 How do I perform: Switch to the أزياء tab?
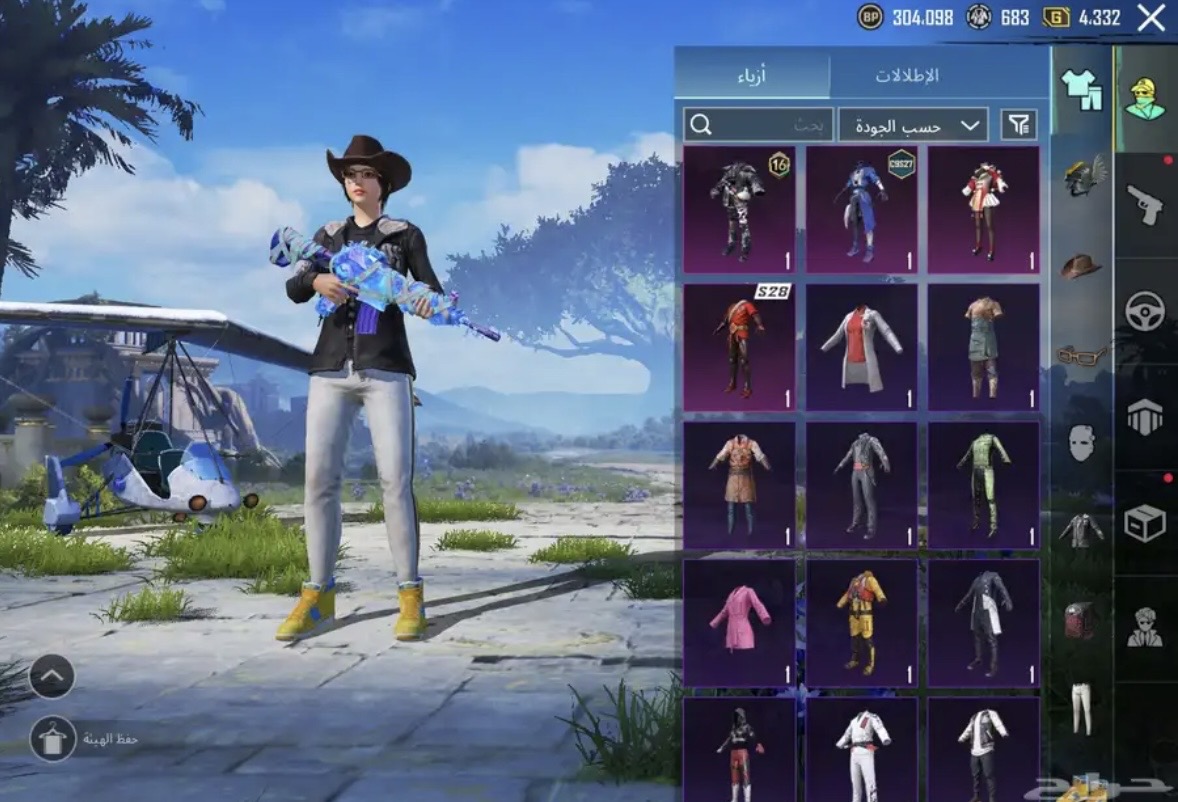pos(751,76)
